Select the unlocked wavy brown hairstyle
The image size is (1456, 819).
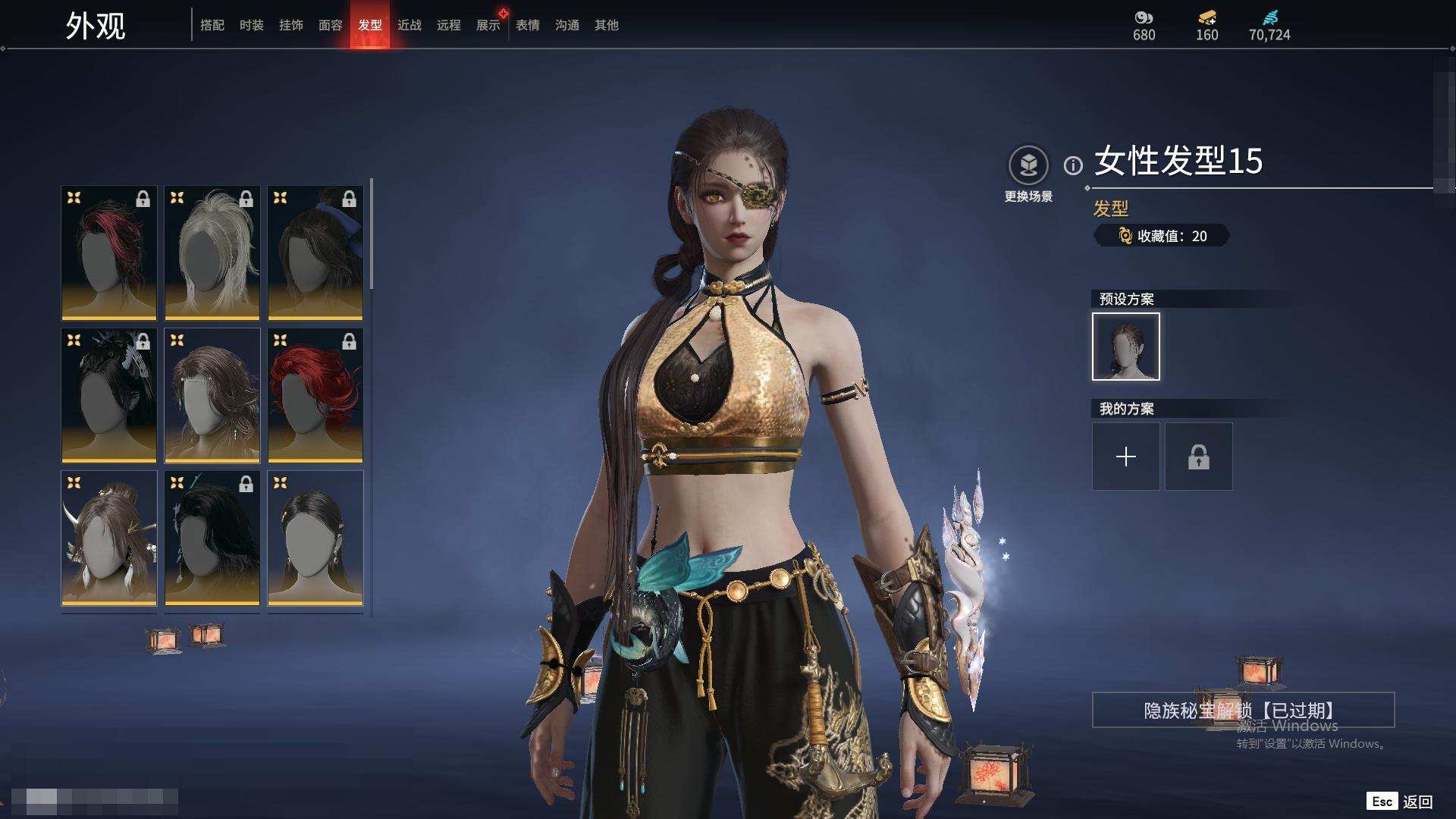(212, 395)
